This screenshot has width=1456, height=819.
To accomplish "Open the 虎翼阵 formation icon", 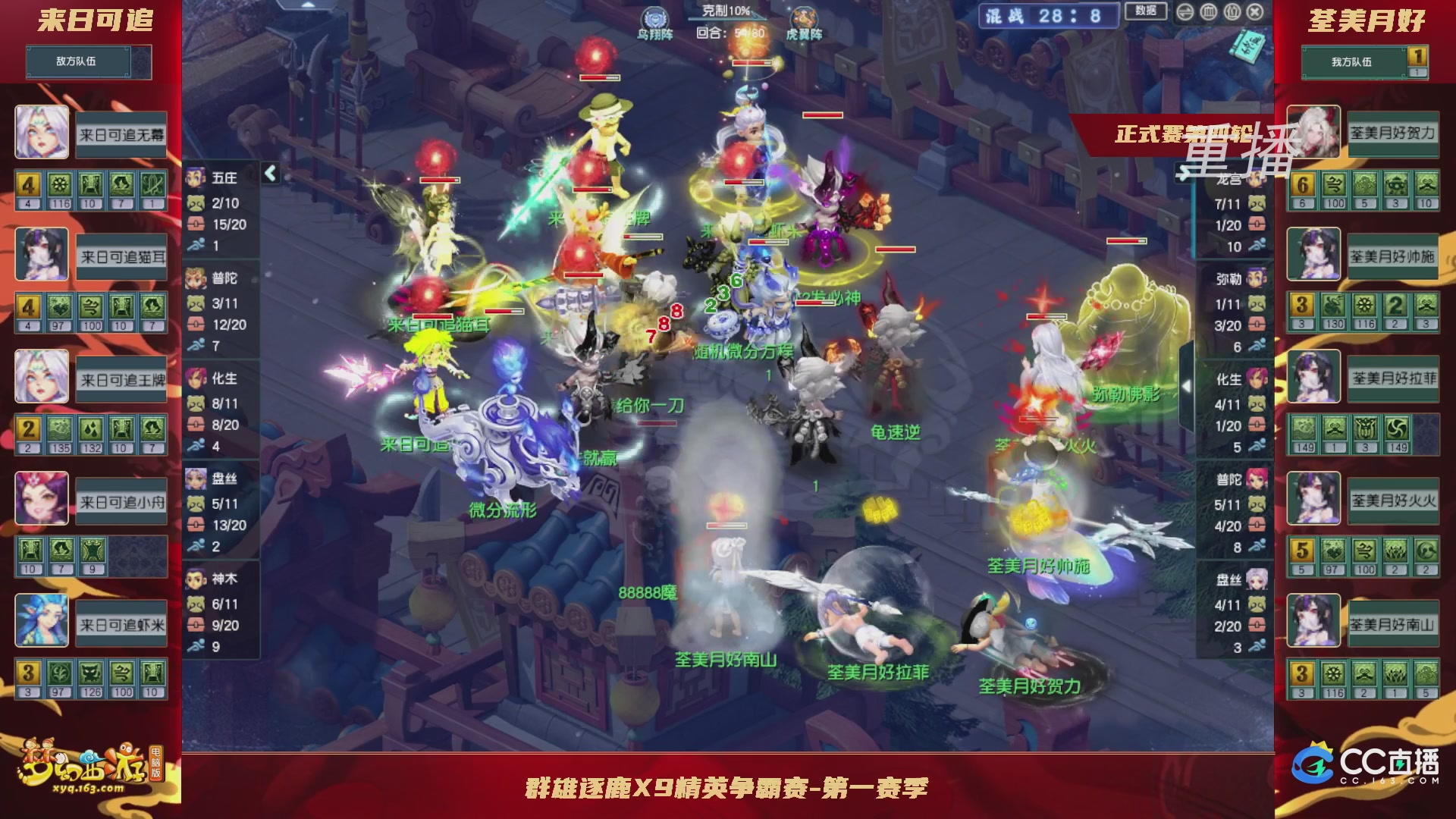I will [x=805, y=15].
